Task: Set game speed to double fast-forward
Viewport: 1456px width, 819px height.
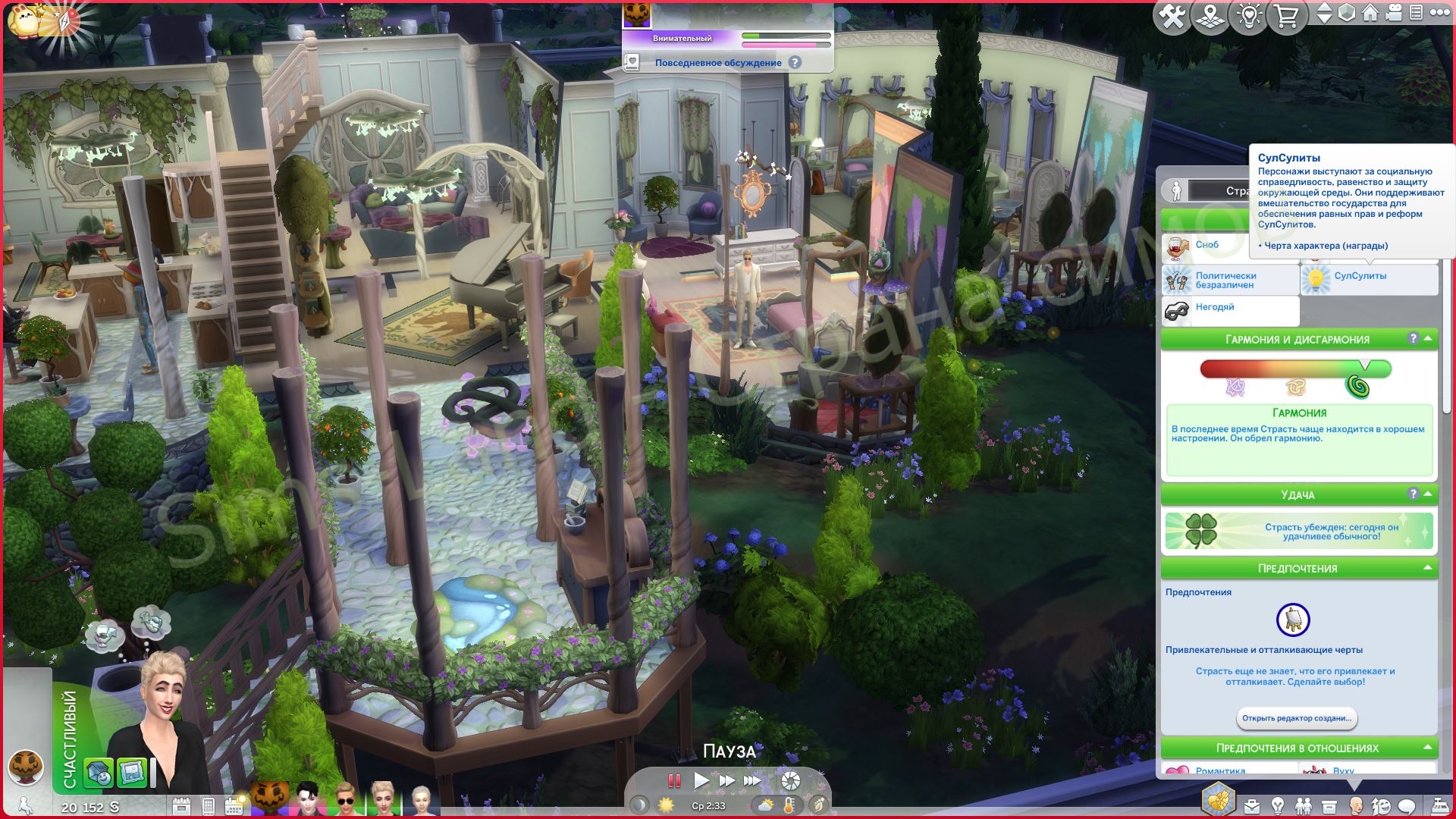Action: point(726,780)
